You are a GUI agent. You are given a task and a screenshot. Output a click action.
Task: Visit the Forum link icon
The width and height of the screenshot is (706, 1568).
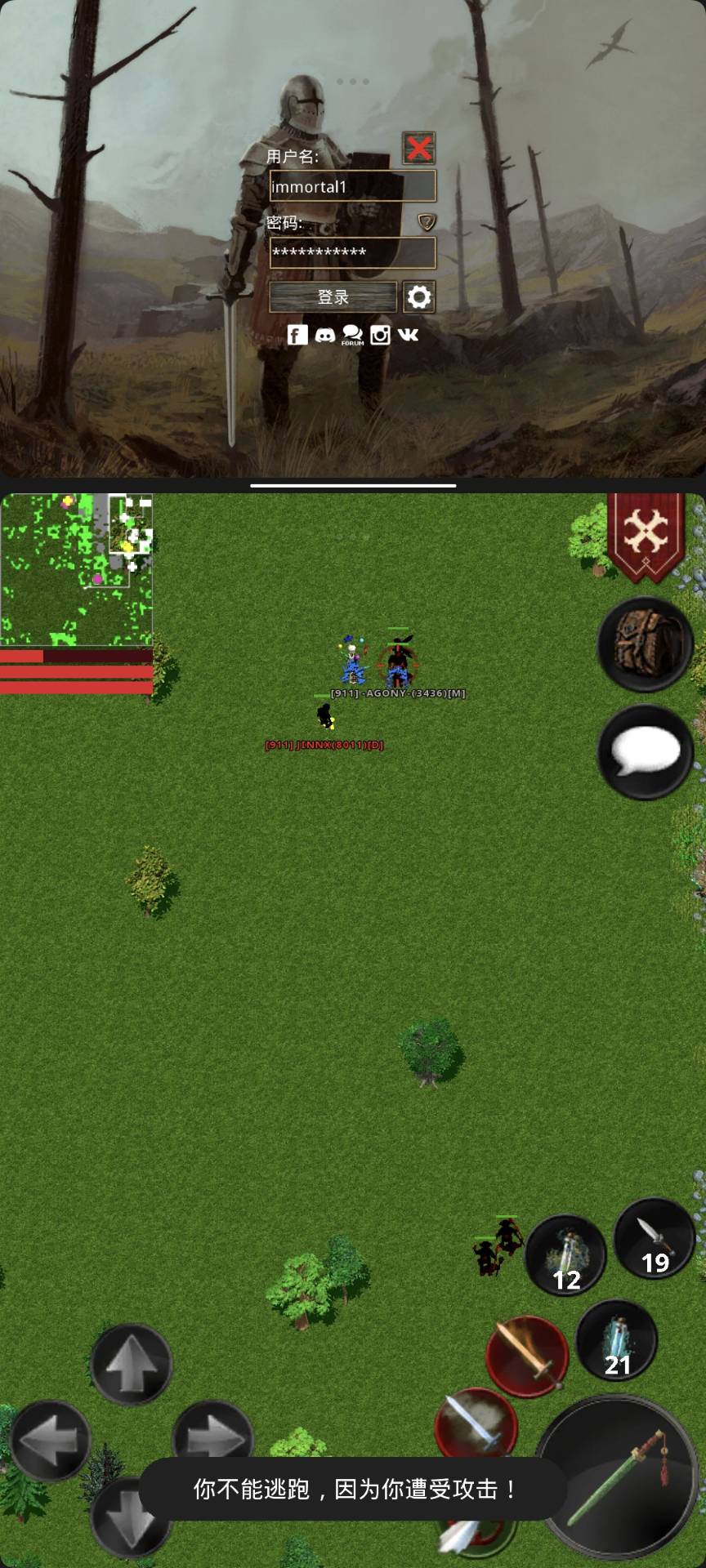pos(352,335)
